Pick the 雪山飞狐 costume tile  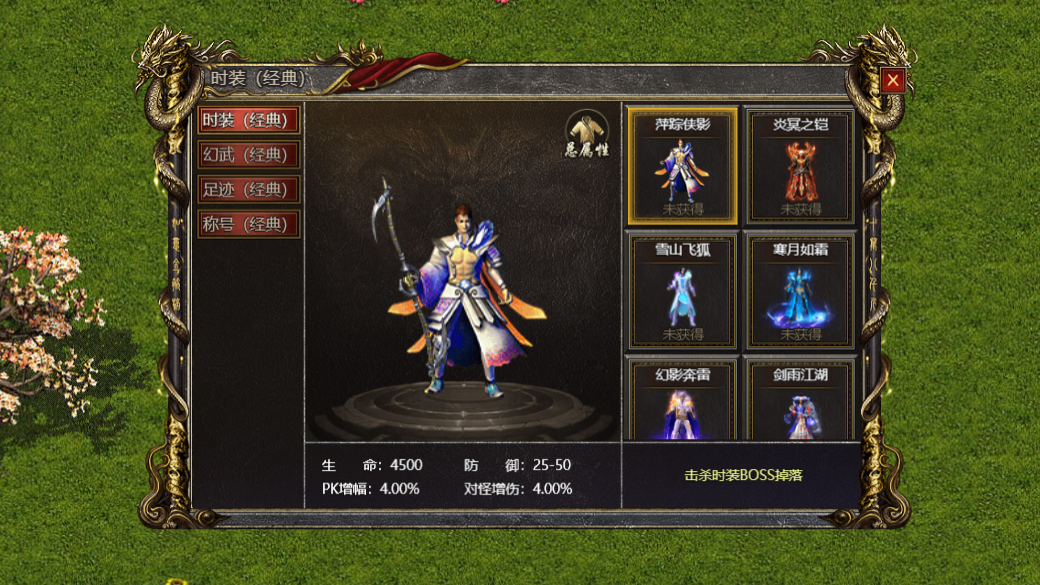click(683, 291)
